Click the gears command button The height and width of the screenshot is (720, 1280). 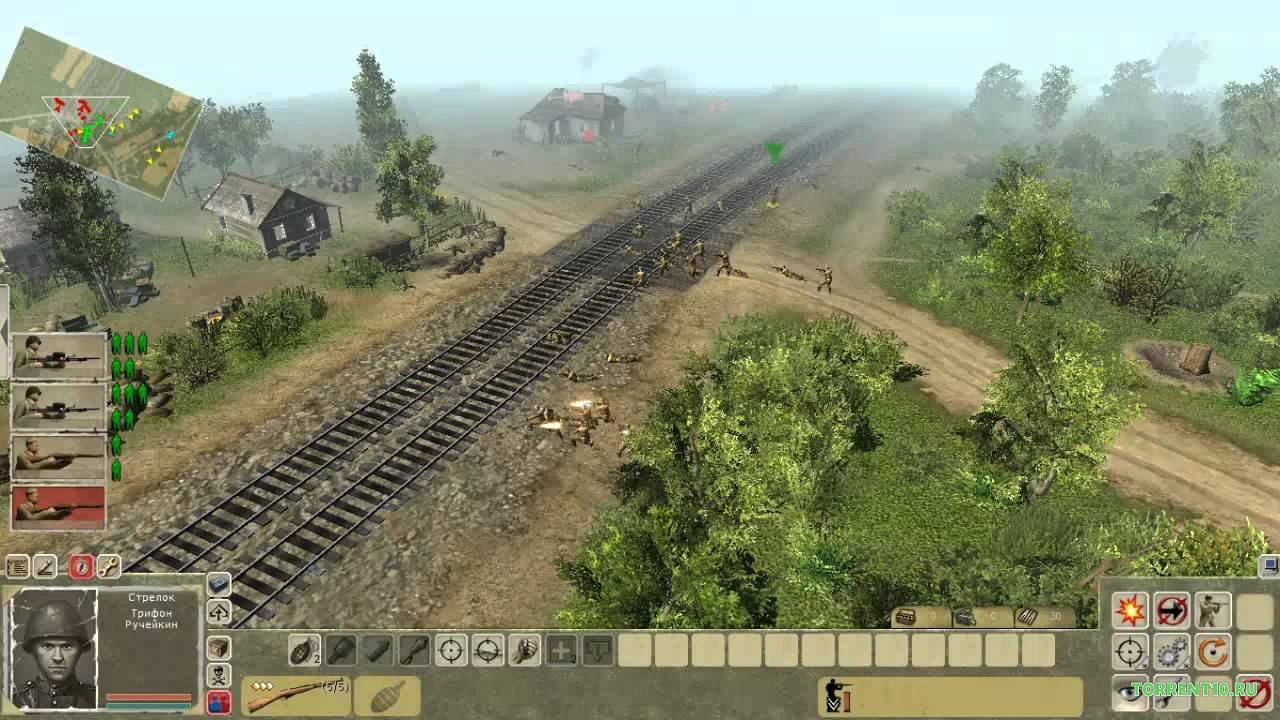1171,652
